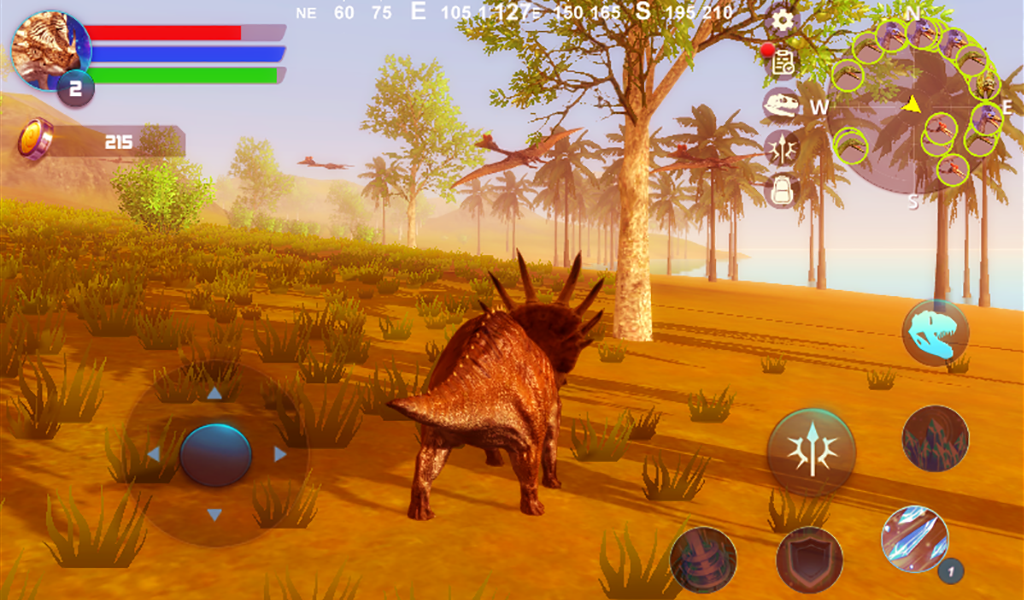Tap the joystick's down arrow
The width and height of the screenshot is (1024, 600).
click(x=214, y=515)
